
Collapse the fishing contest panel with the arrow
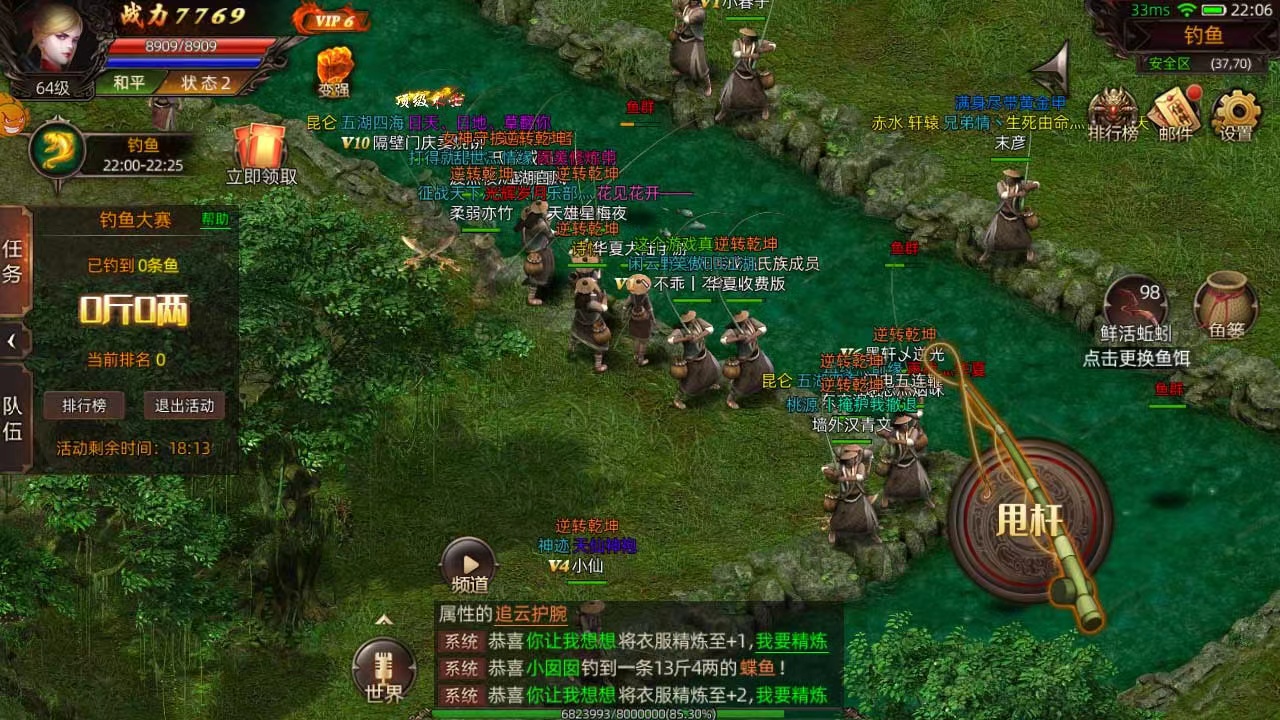click(10, 340)
